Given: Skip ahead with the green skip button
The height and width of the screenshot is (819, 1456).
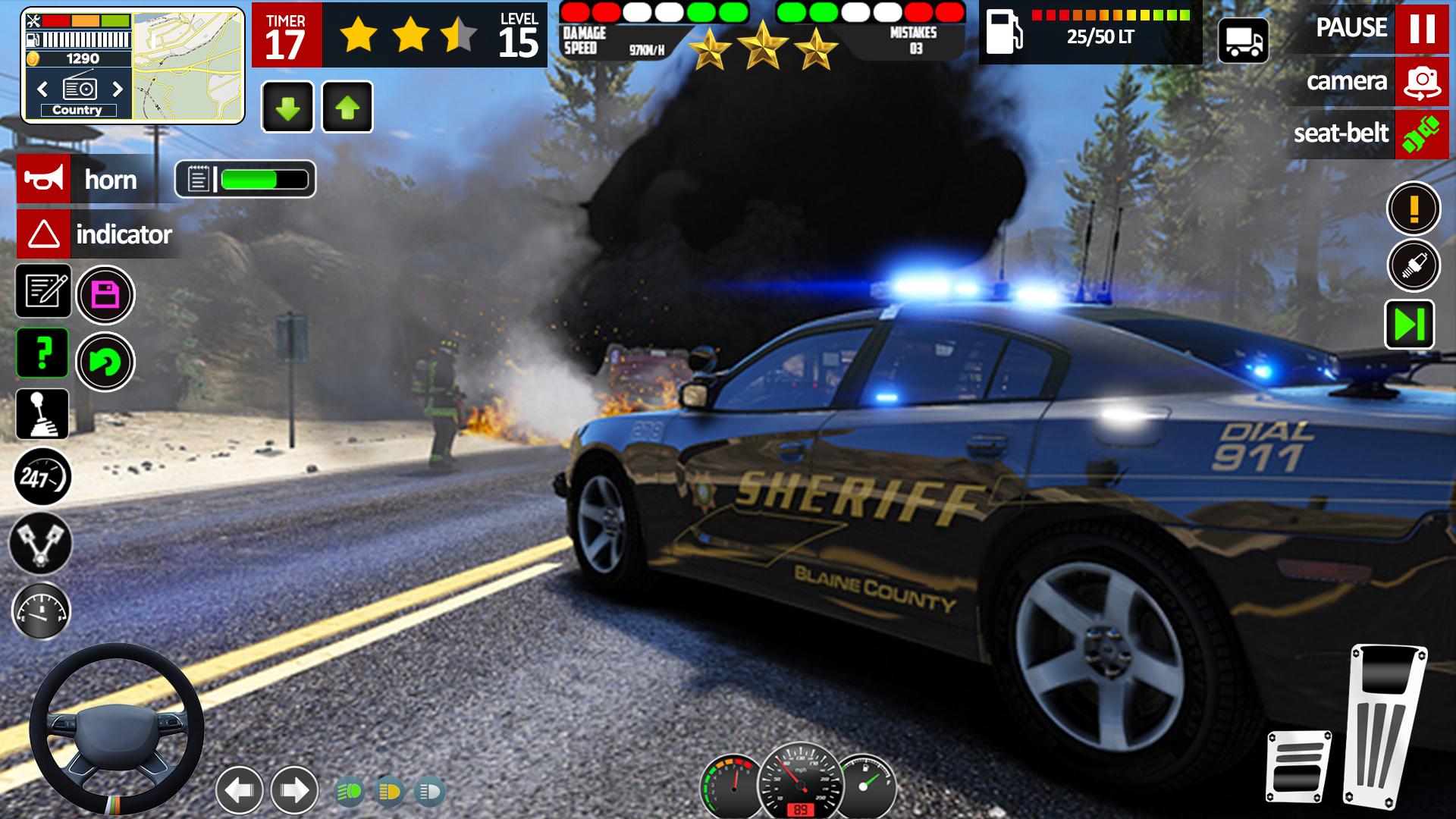Looking at the screenshot, I should click(1409, 325).
